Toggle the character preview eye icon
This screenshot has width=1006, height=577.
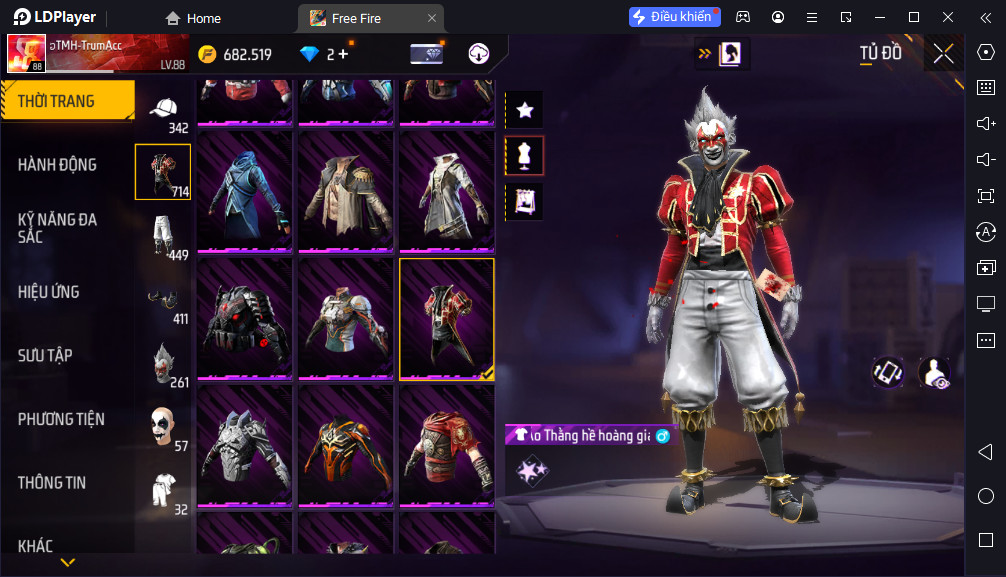pos(934,373)
